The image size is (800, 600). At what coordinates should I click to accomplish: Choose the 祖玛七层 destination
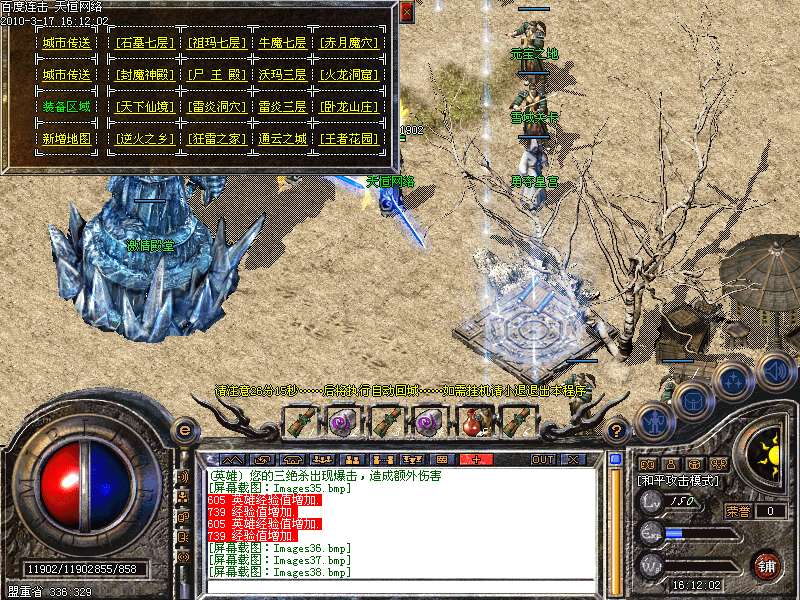click(x=216, y=43)
